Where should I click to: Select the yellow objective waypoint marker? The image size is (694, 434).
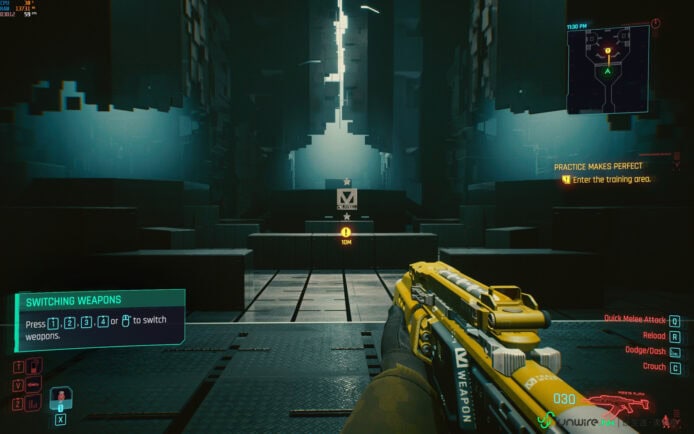346,230
